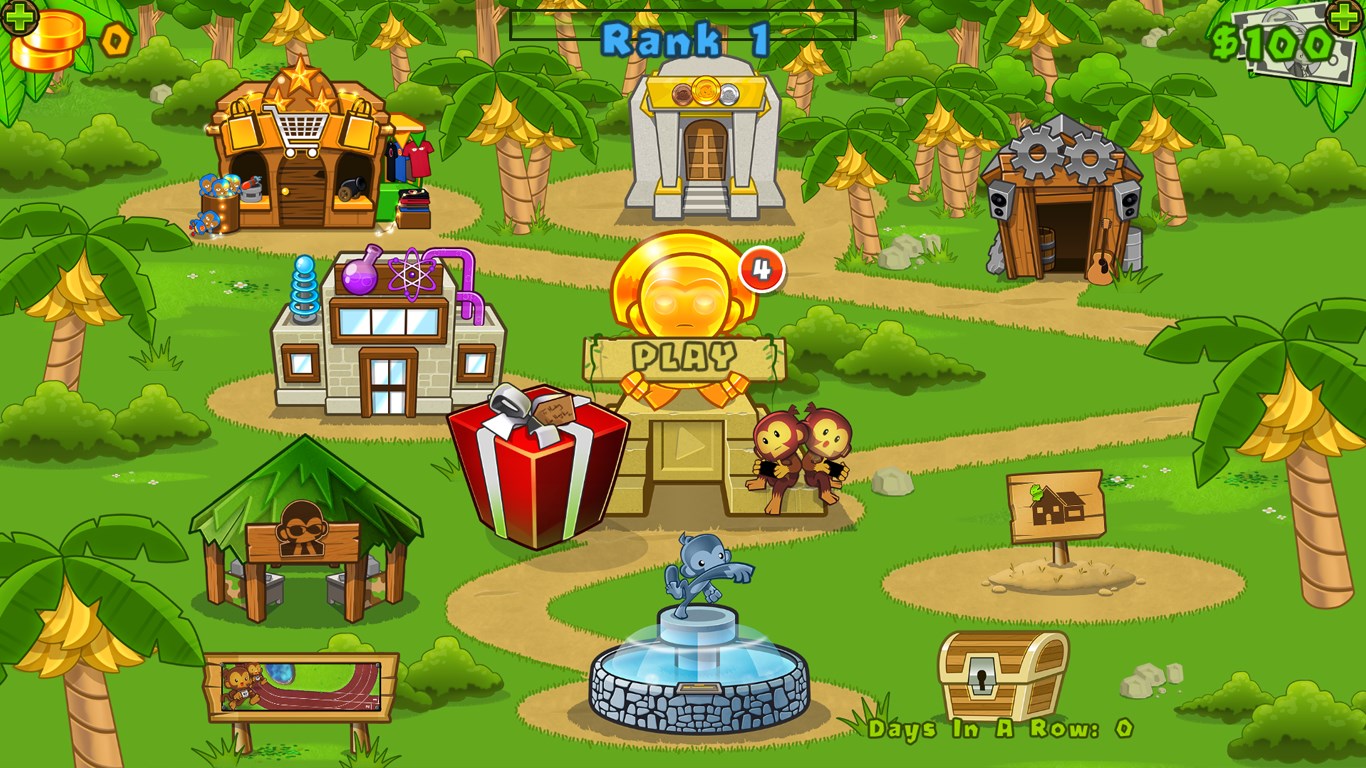Open the house sign post area
This screenshot has width=1366, height=768.
pos(1055,505)
